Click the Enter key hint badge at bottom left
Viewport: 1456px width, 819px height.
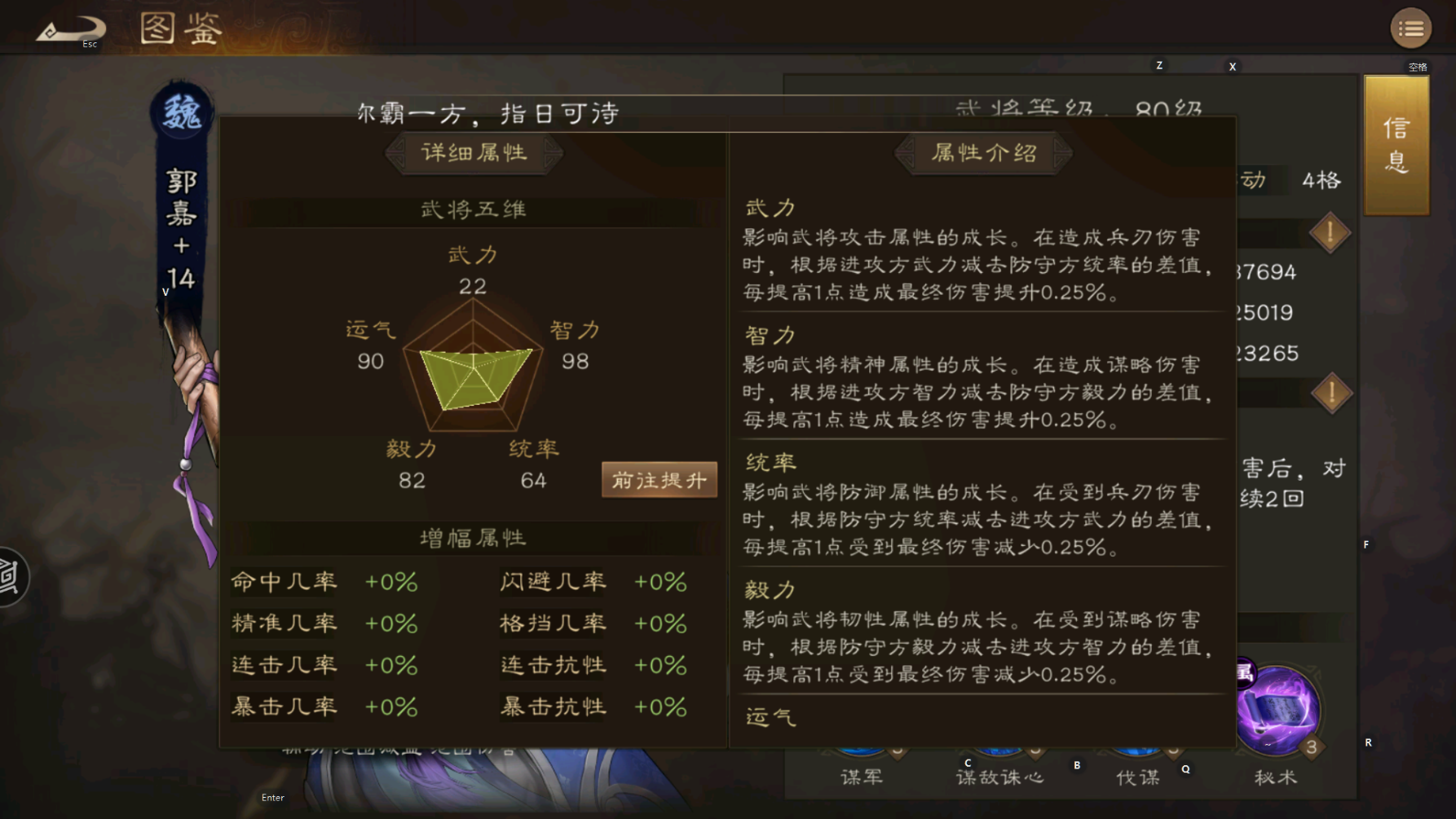(x=272, y=797)
